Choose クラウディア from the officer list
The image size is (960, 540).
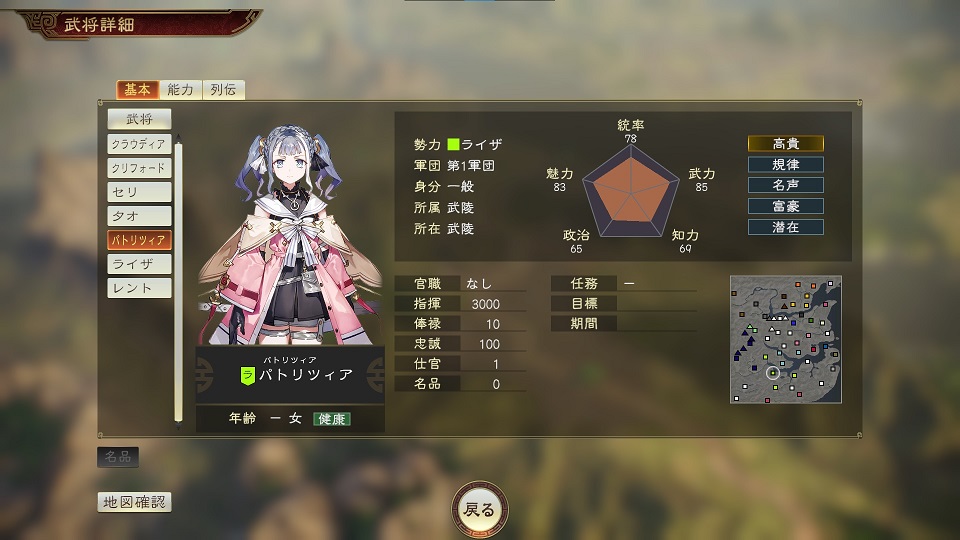(139, 144)
